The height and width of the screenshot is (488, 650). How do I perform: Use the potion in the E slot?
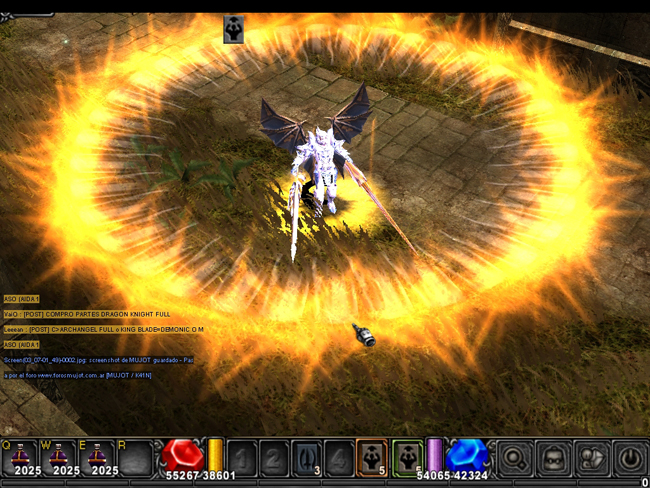click(97, 458)
